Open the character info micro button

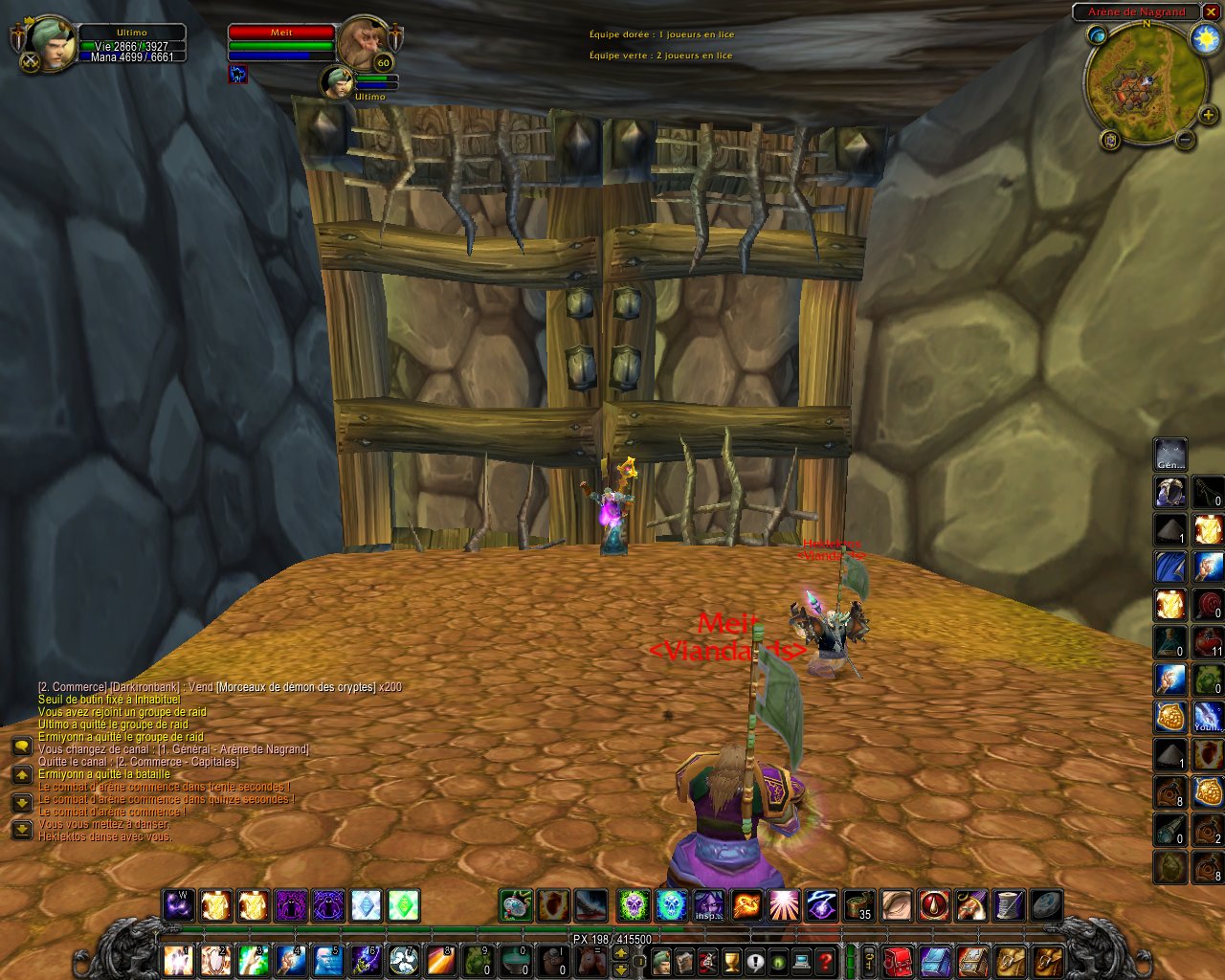[x=660, y=960]
